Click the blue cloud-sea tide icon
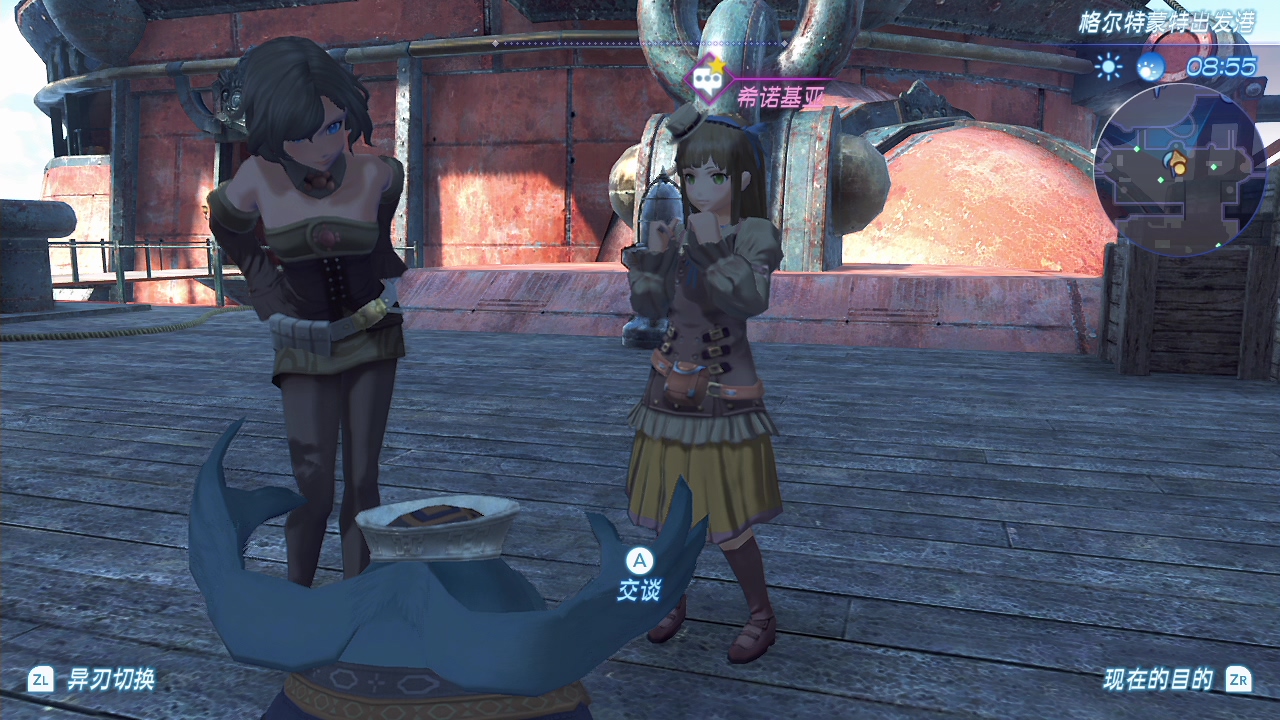Screen dimensions: 1280x720 pos(1151,67)
